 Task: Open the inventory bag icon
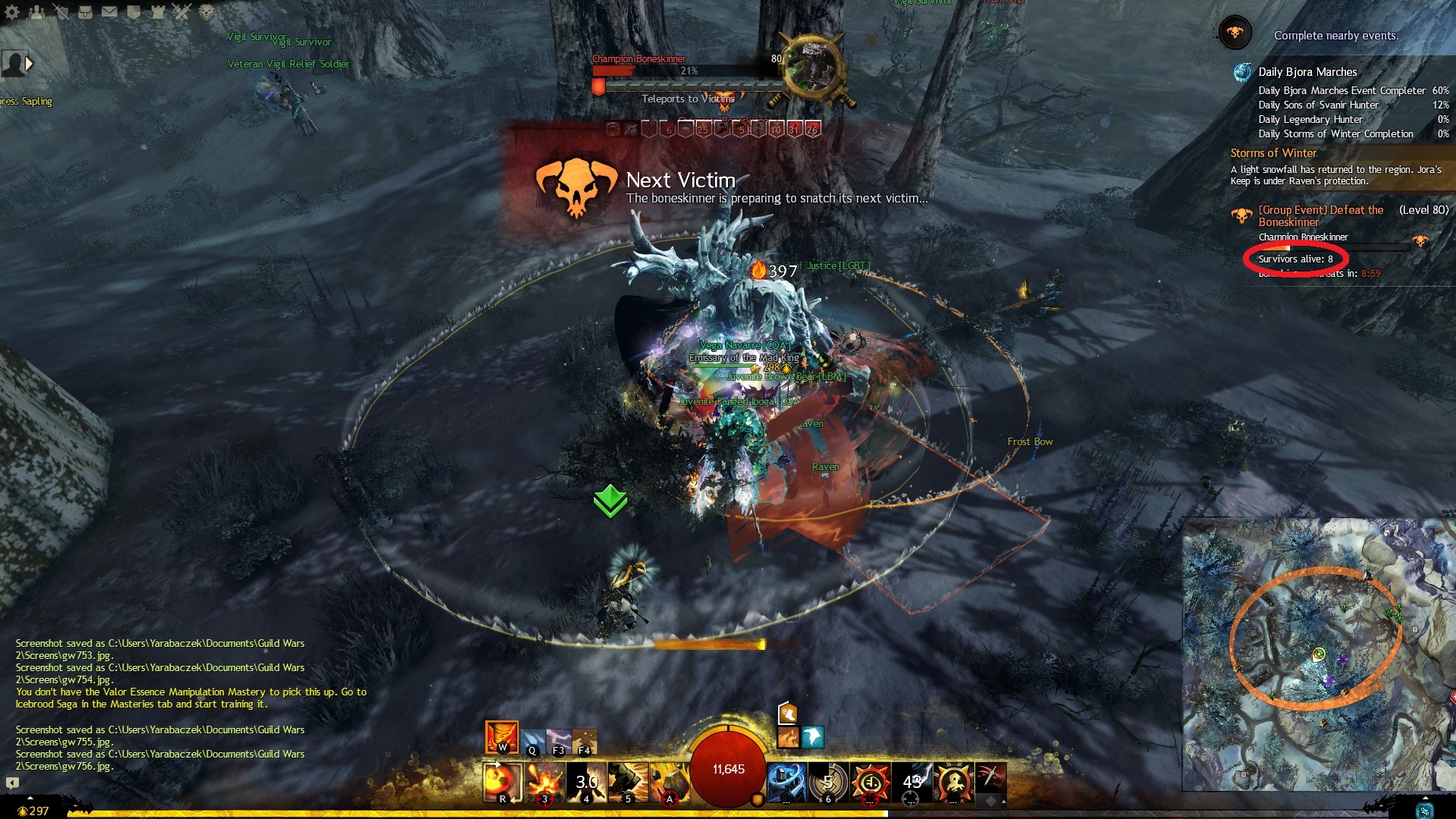click(x=85, y=11)
